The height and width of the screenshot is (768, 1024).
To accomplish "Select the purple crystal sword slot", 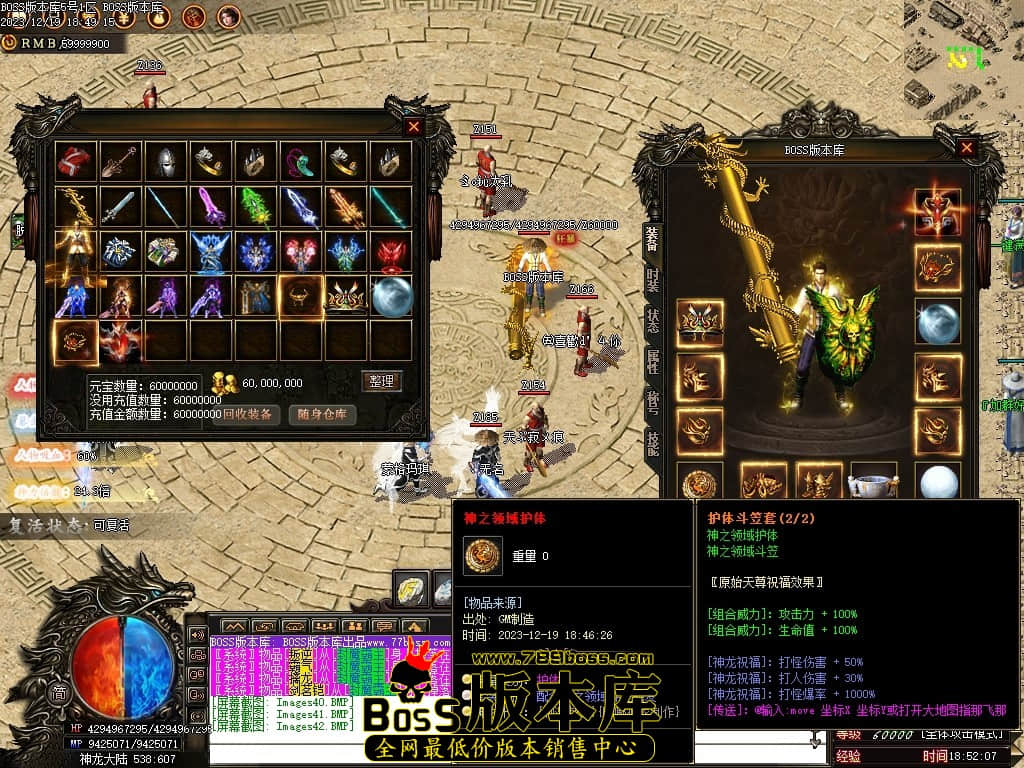I will point(209,207).
